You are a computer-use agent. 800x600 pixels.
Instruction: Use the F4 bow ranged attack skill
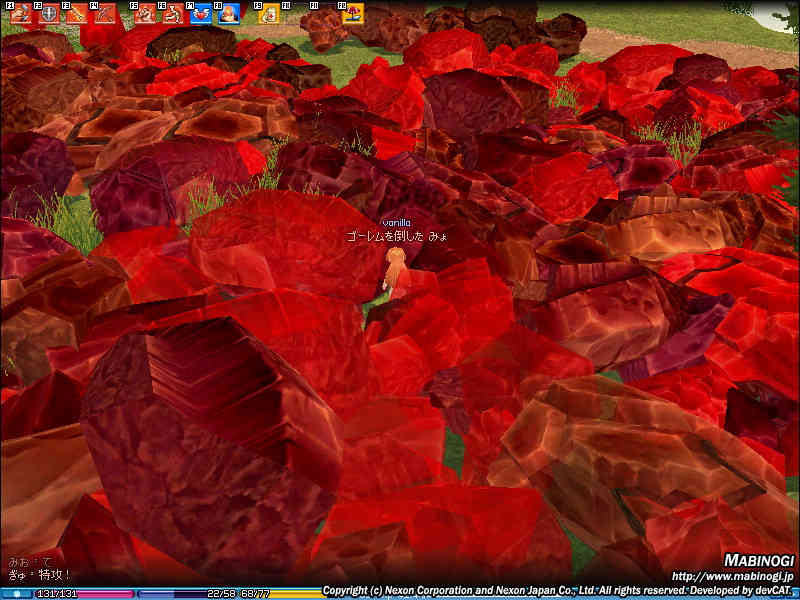(x=104, y=14)
